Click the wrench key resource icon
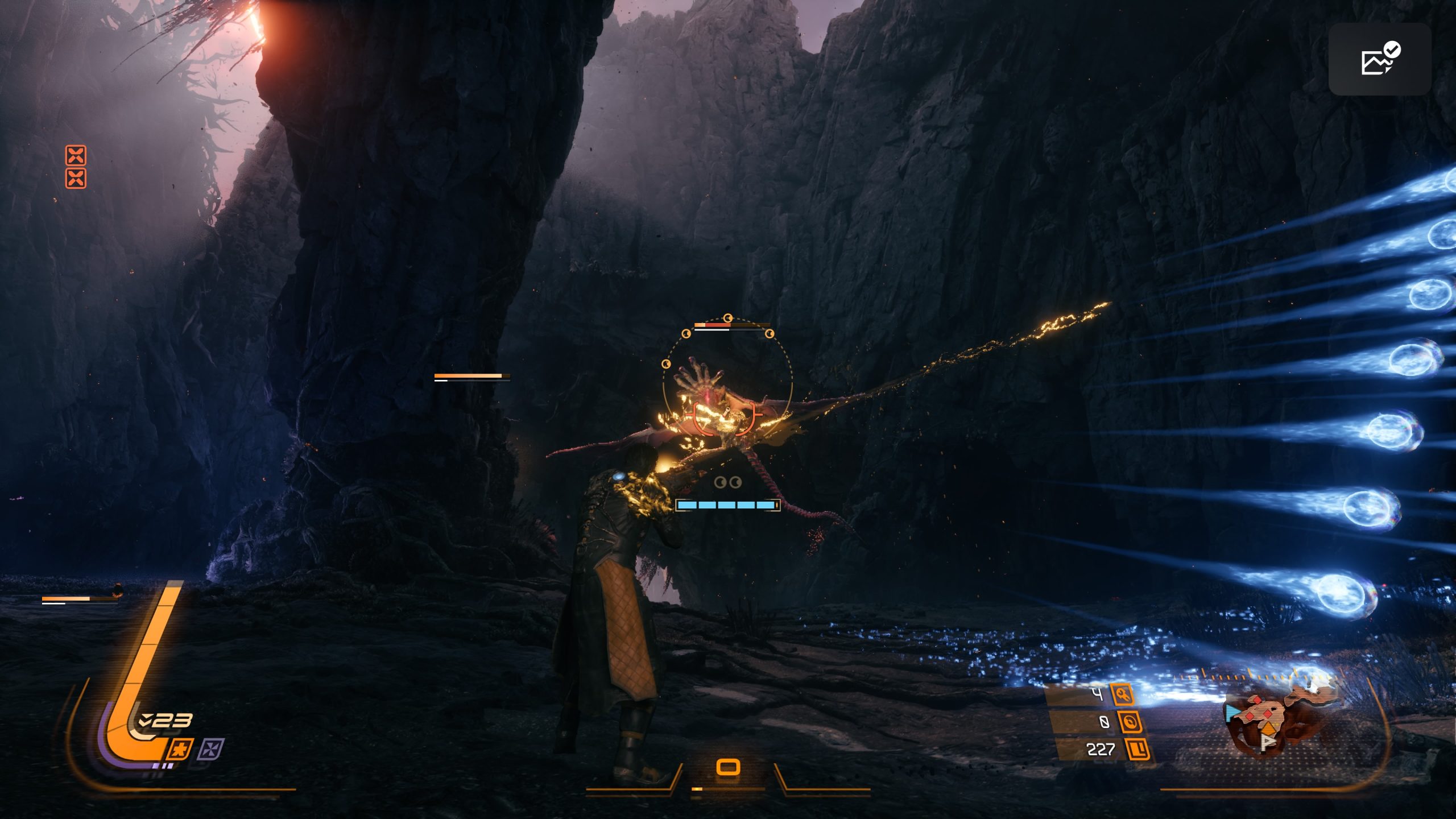The width and height of the screenshot is (1456, 819). [1123, 694]
